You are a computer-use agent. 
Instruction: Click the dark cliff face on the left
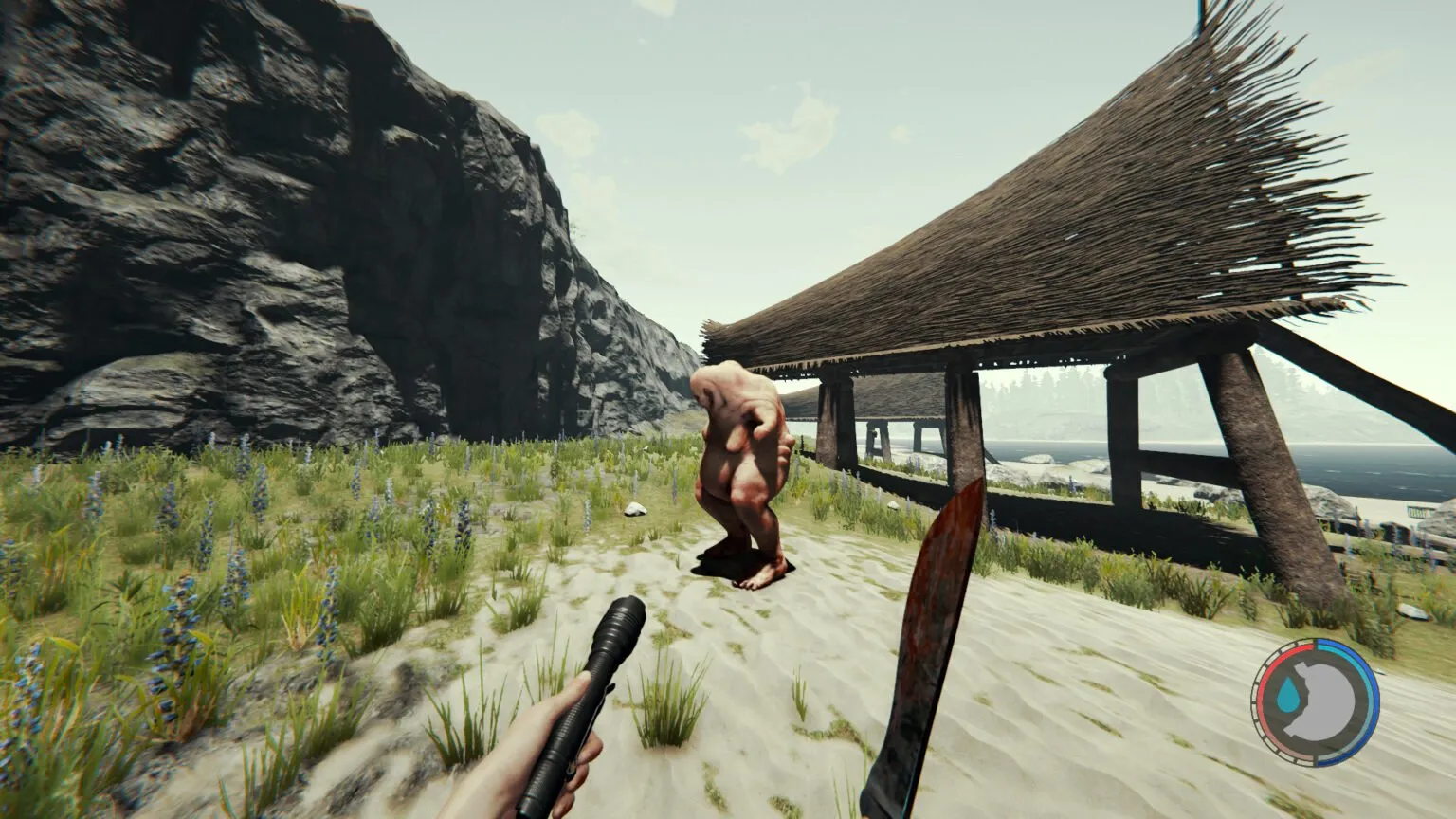pyautogui.click(x=284, y=237)
